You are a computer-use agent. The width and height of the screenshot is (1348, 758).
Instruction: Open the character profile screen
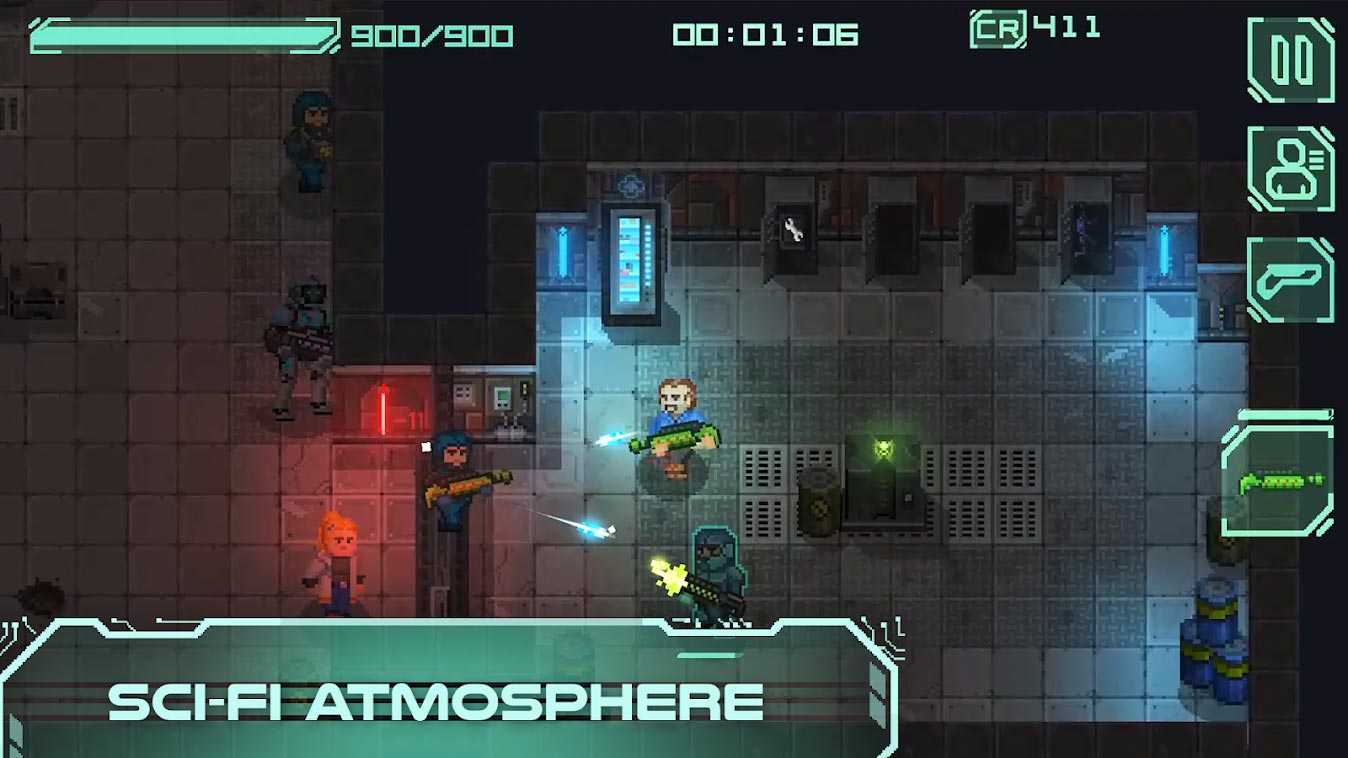tap(1291, 169)
